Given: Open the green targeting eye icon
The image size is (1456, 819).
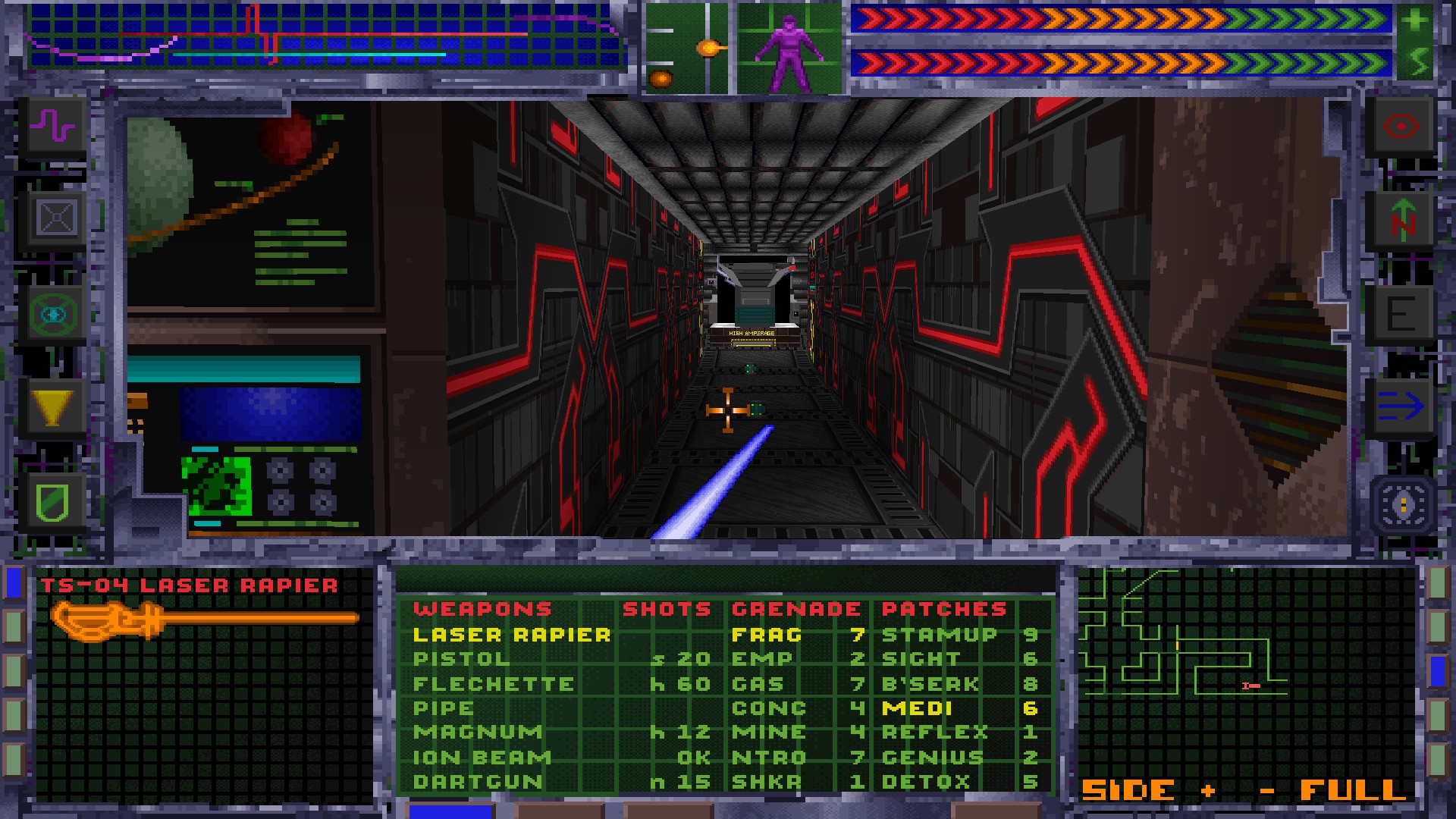Looking at the screenshot, I should click(x=53, y=314).
